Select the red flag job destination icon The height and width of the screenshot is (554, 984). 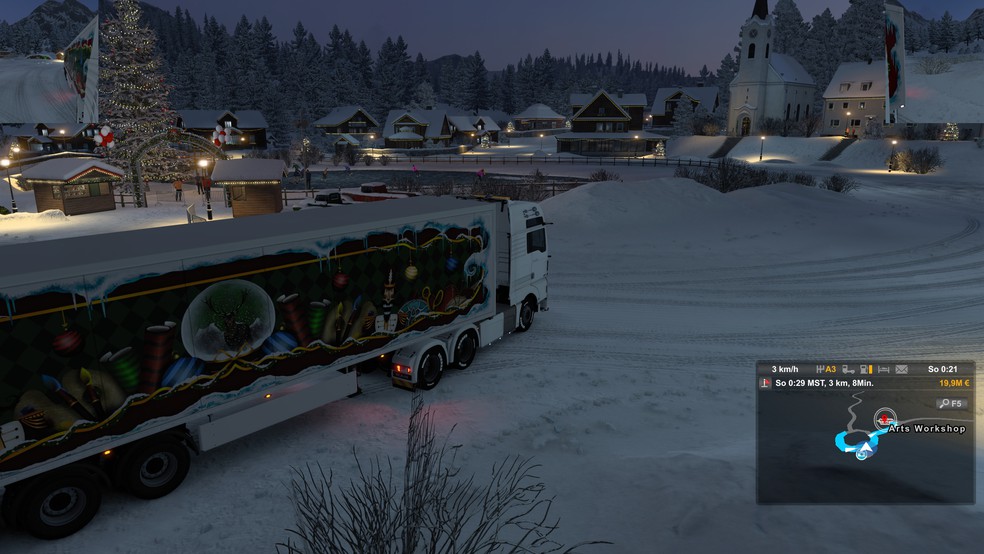tap(765, 383)
